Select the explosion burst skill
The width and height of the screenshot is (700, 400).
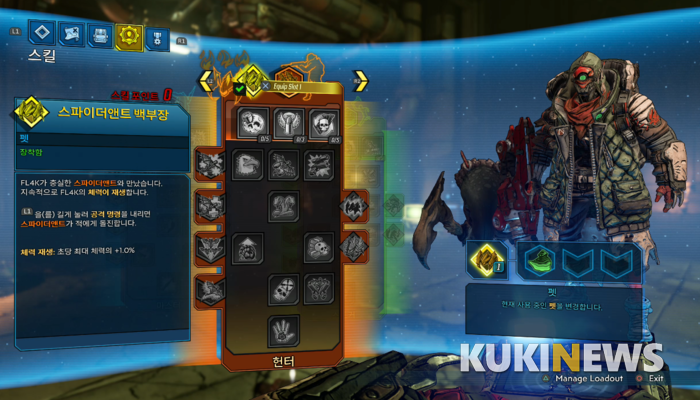(x=318, y=165)
